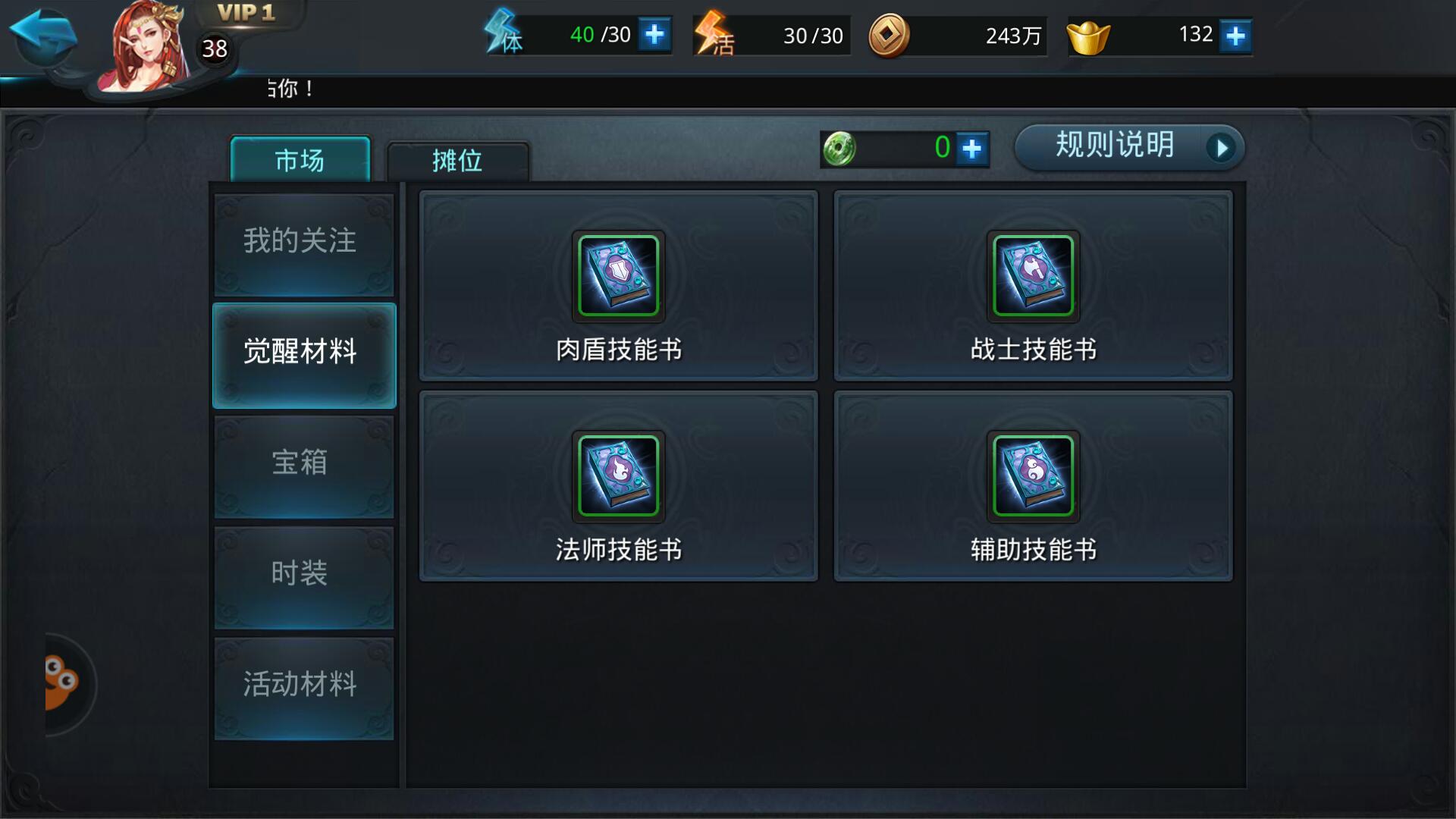This screenshot has height=819, width=1456.
Task: Open the 活动材料 category
Action: (x=303, y=684)
